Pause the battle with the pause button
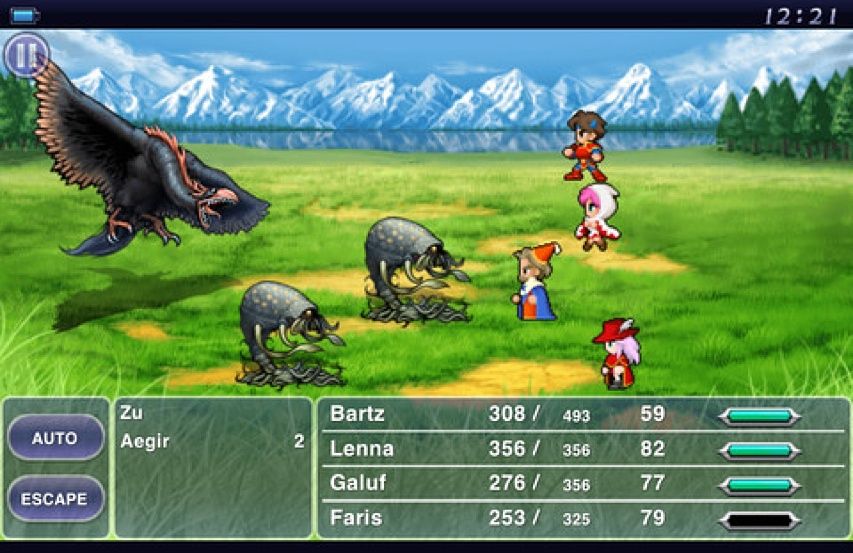Screen dimensions: 853x553 (26, 55)
